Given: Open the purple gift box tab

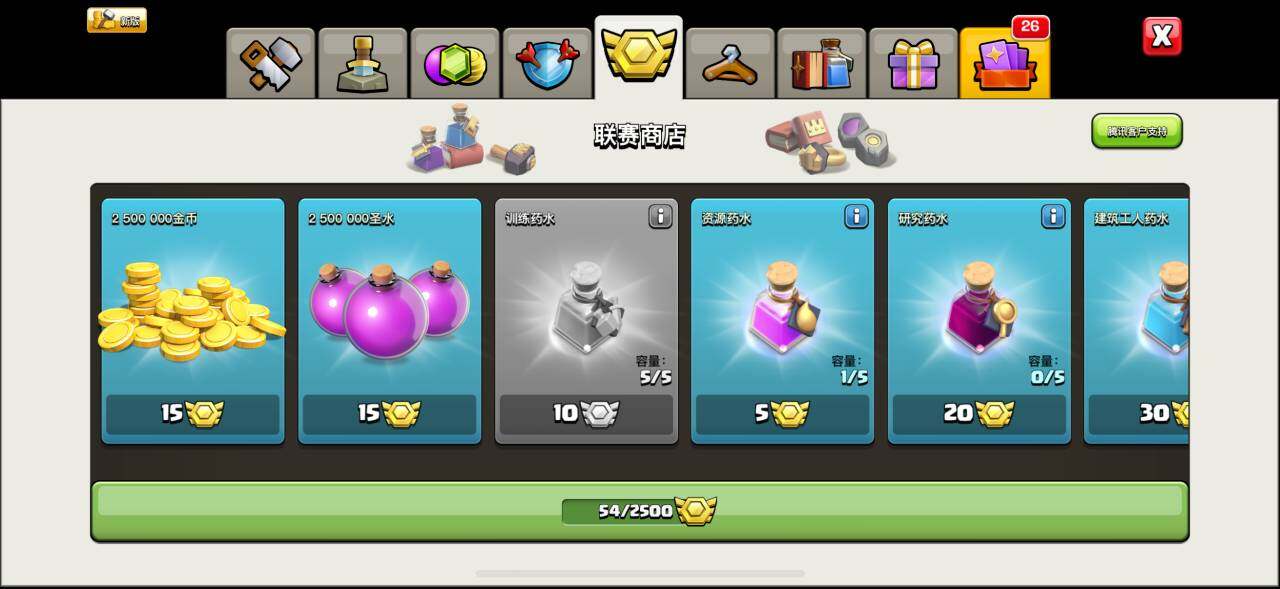Looking at the screenshot, I should [913, 63].
